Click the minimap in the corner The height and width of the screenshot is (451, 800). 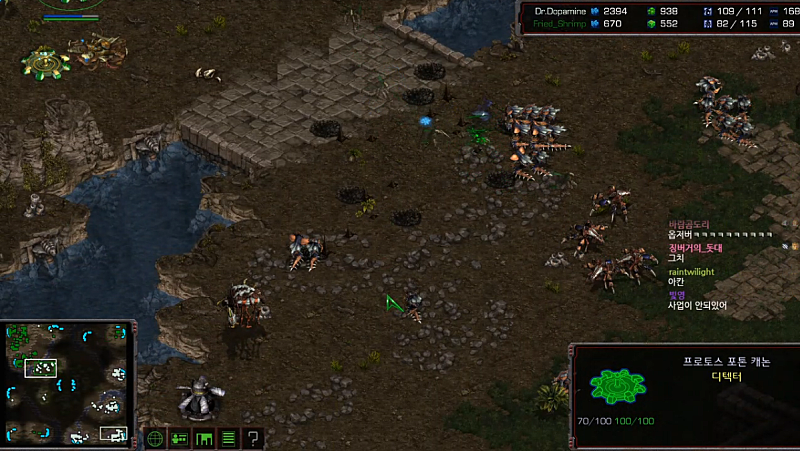click(x=68, y=383)
